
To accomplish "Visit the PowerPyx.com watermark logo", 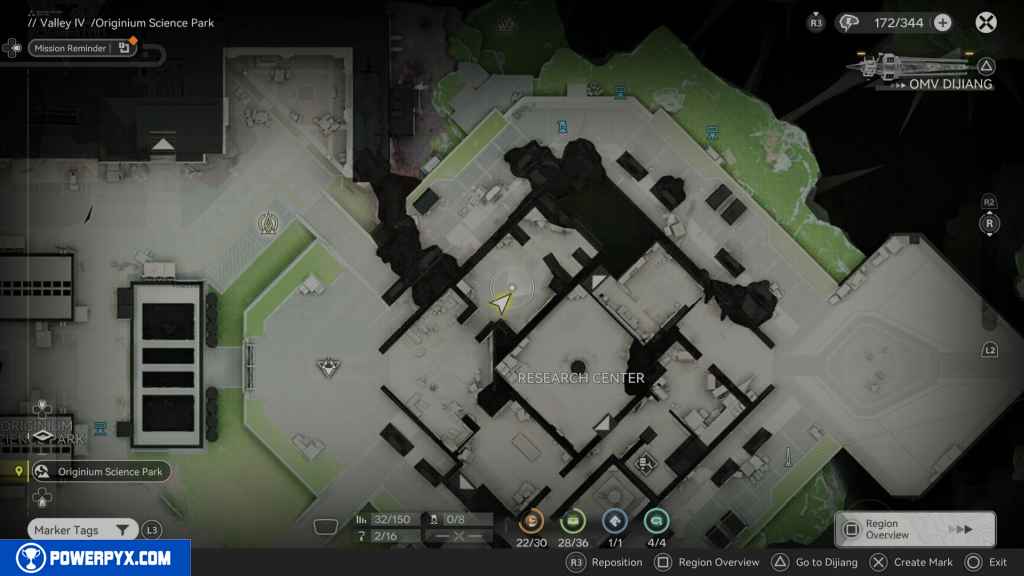I will [95, 558].
